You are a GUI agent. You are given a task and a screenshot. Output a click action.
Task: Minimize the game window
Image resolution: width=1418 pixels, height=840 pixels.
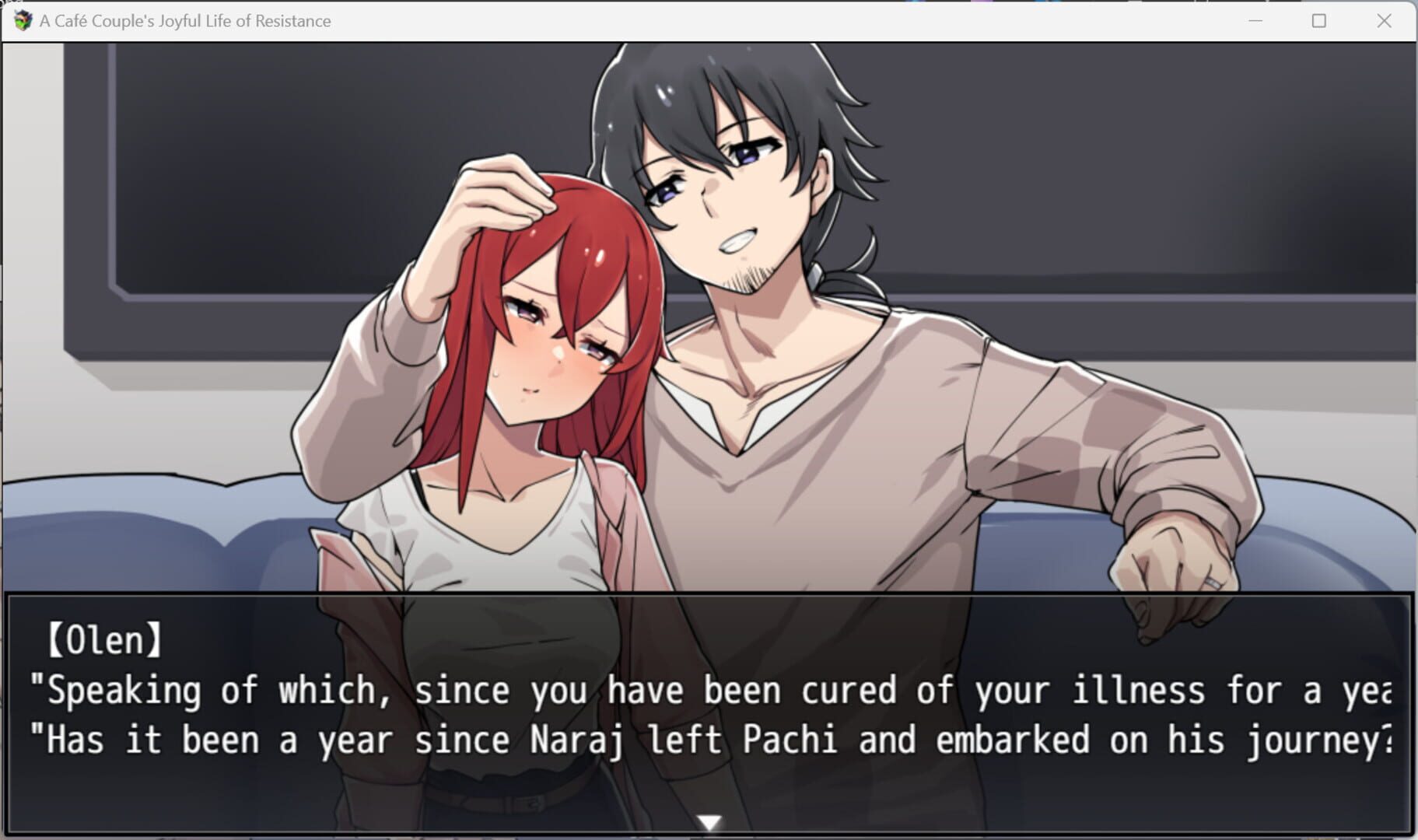pos(1255,21)
